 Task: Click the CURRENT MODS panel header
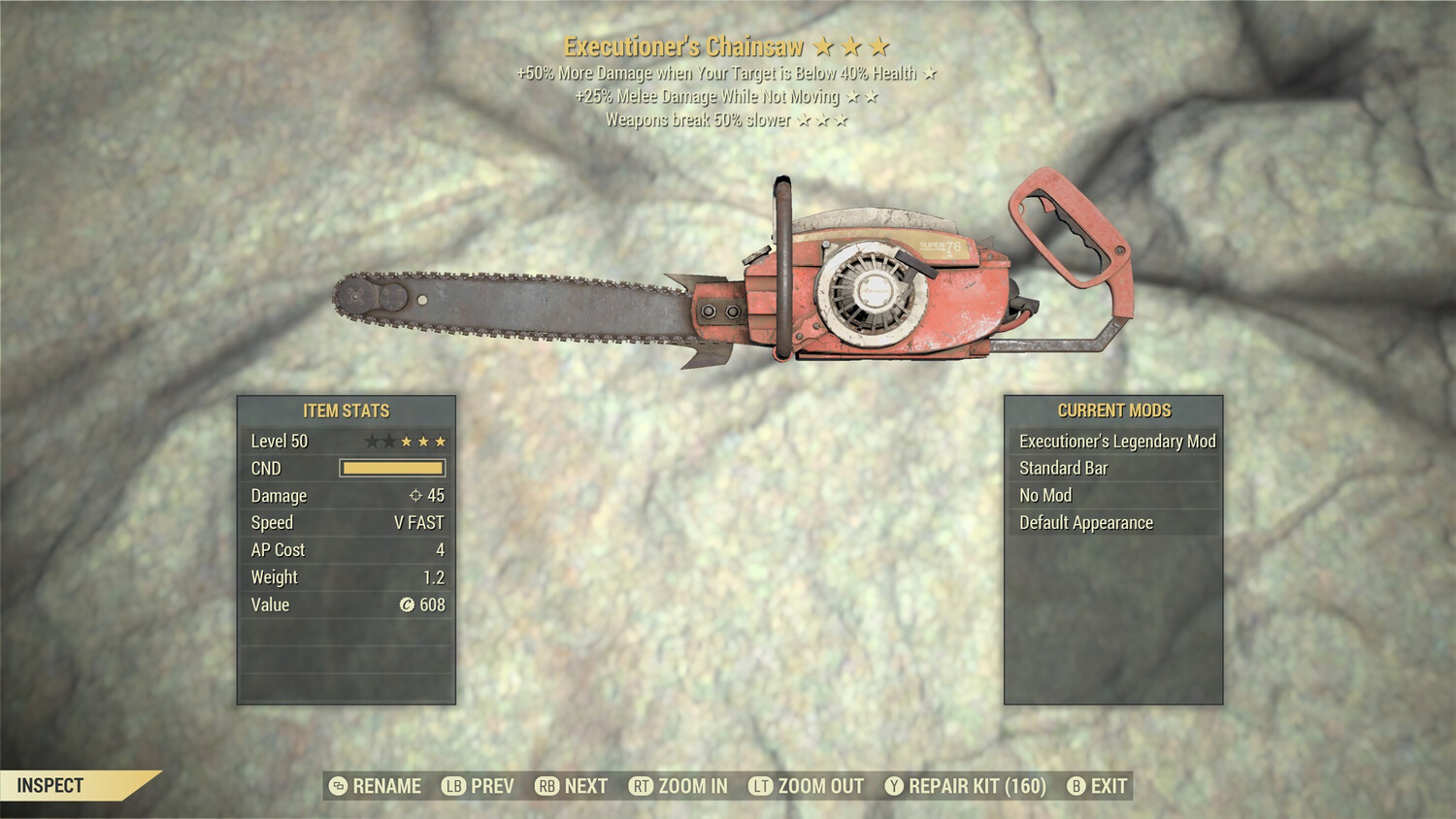(x=1113, y=409)
